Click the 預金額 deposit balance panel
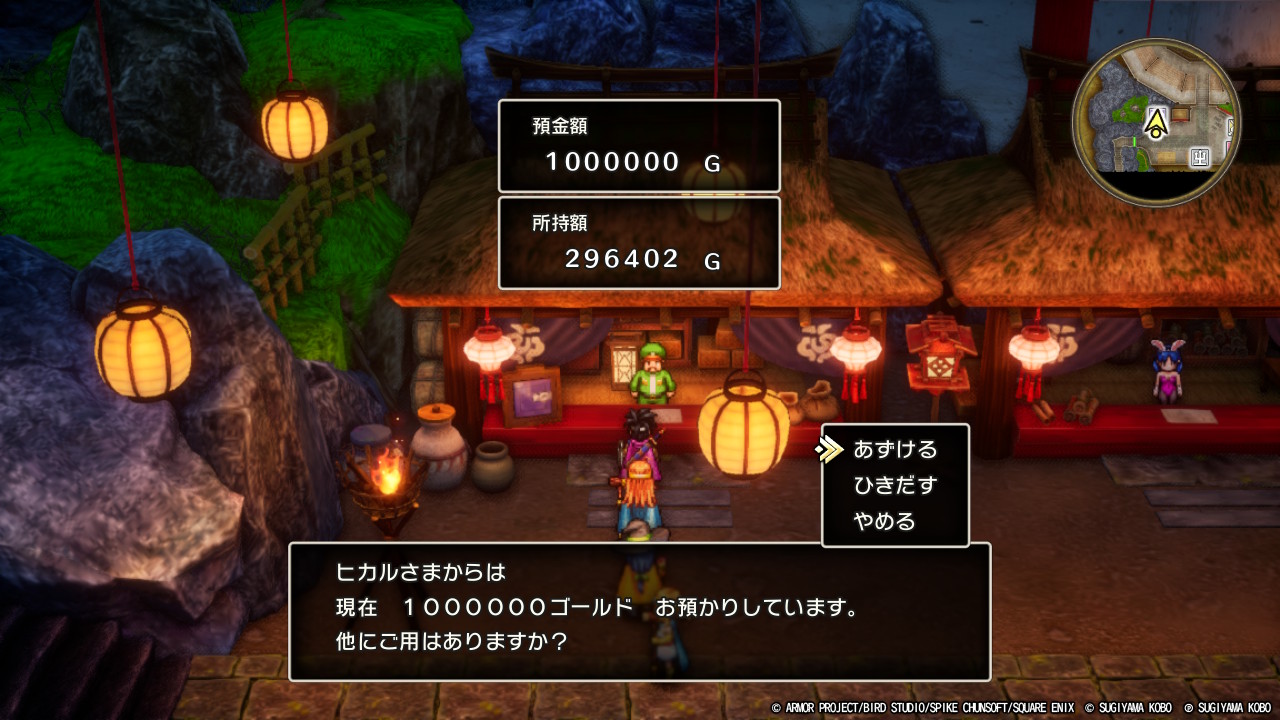 pyautogui.click(x=638, y=145)
